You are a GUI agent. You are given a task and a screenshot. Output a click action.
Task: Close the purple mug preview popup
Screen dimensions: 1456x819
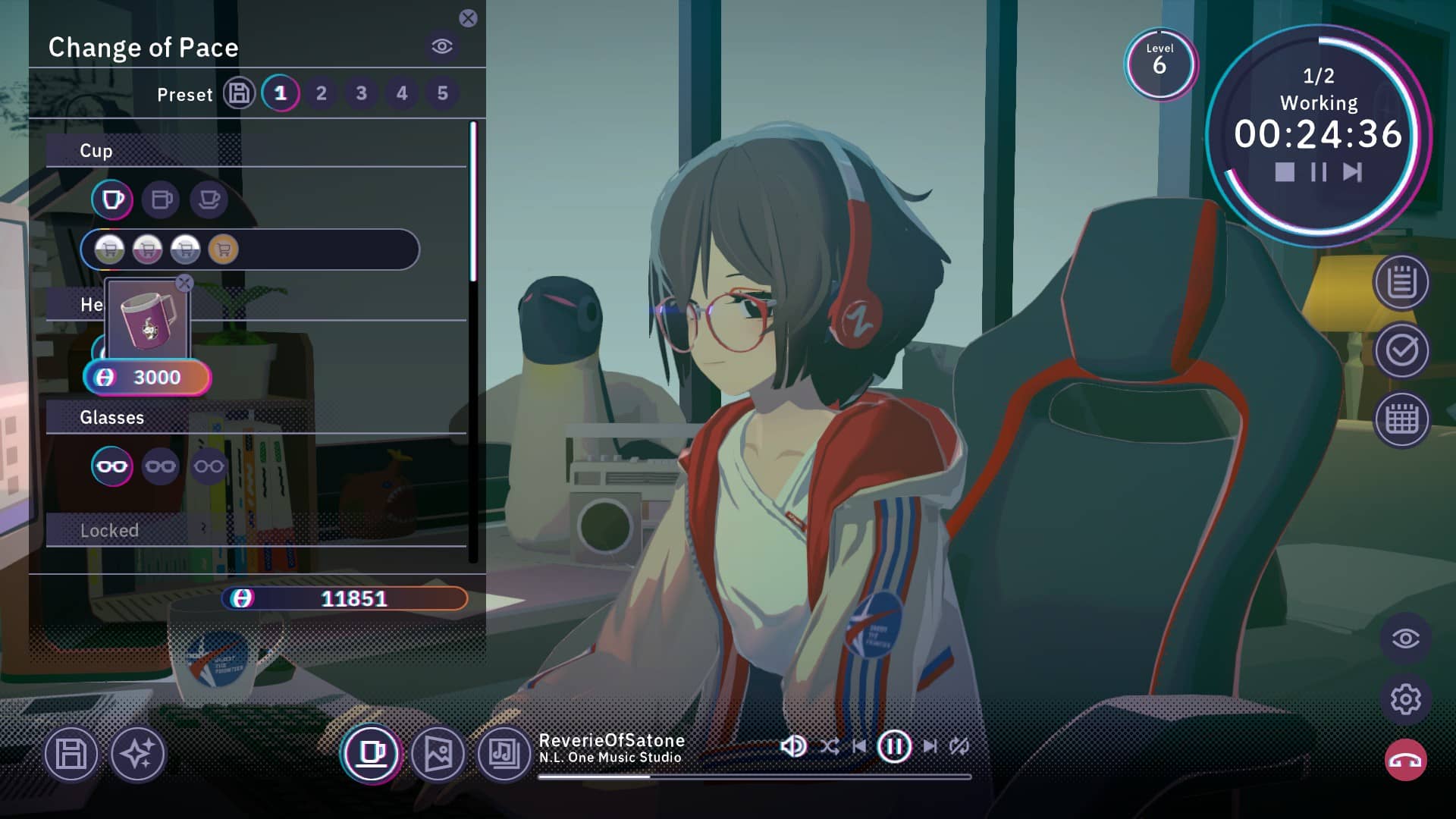point(184,284)
